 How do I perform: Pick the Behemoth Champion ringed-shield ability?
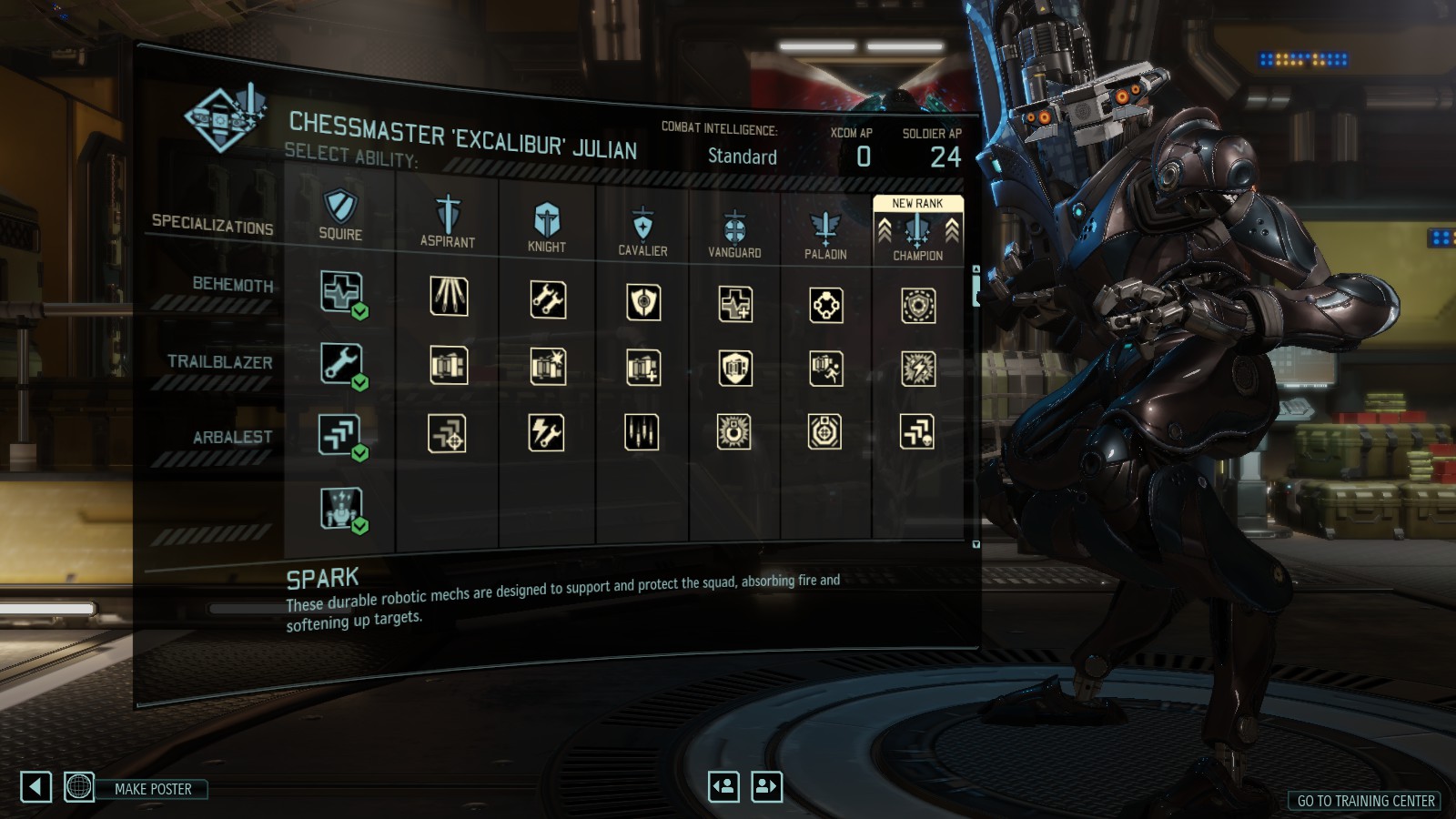coord(917,306)
